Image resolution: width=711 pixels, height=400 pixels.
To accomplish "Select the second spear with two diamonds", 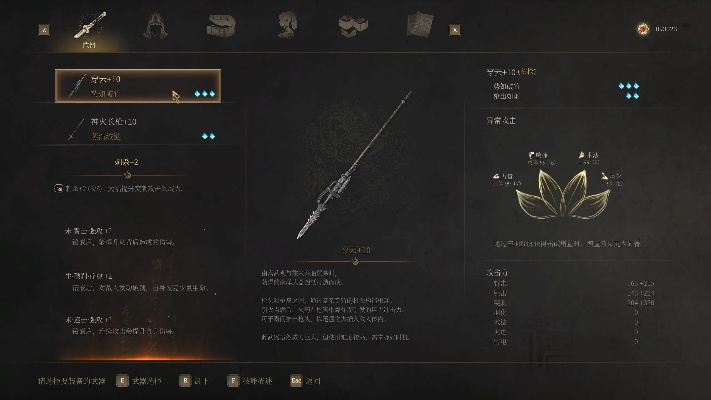I will point(137,129).
